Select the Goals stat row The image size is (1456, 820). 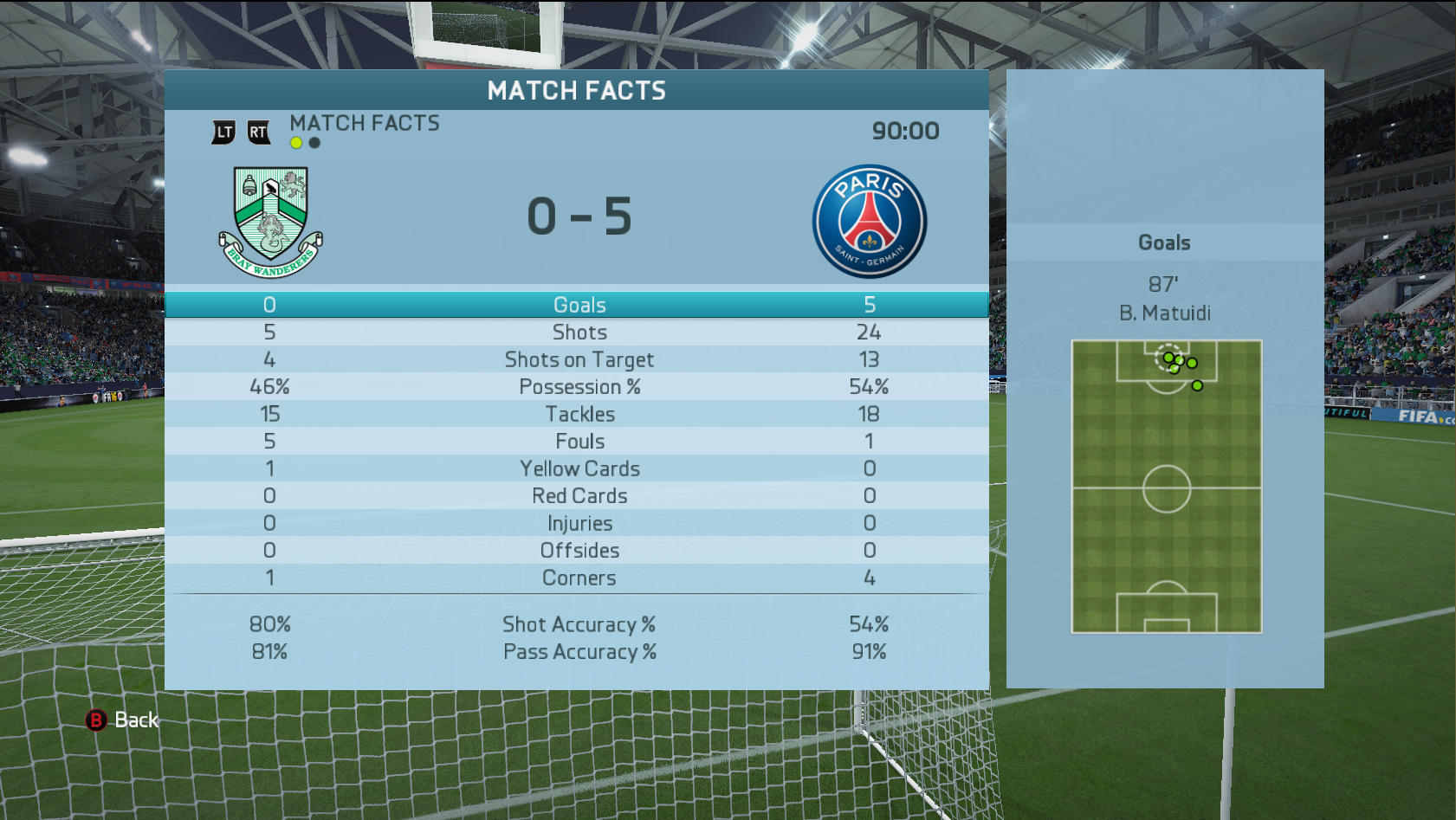[579, 305]
